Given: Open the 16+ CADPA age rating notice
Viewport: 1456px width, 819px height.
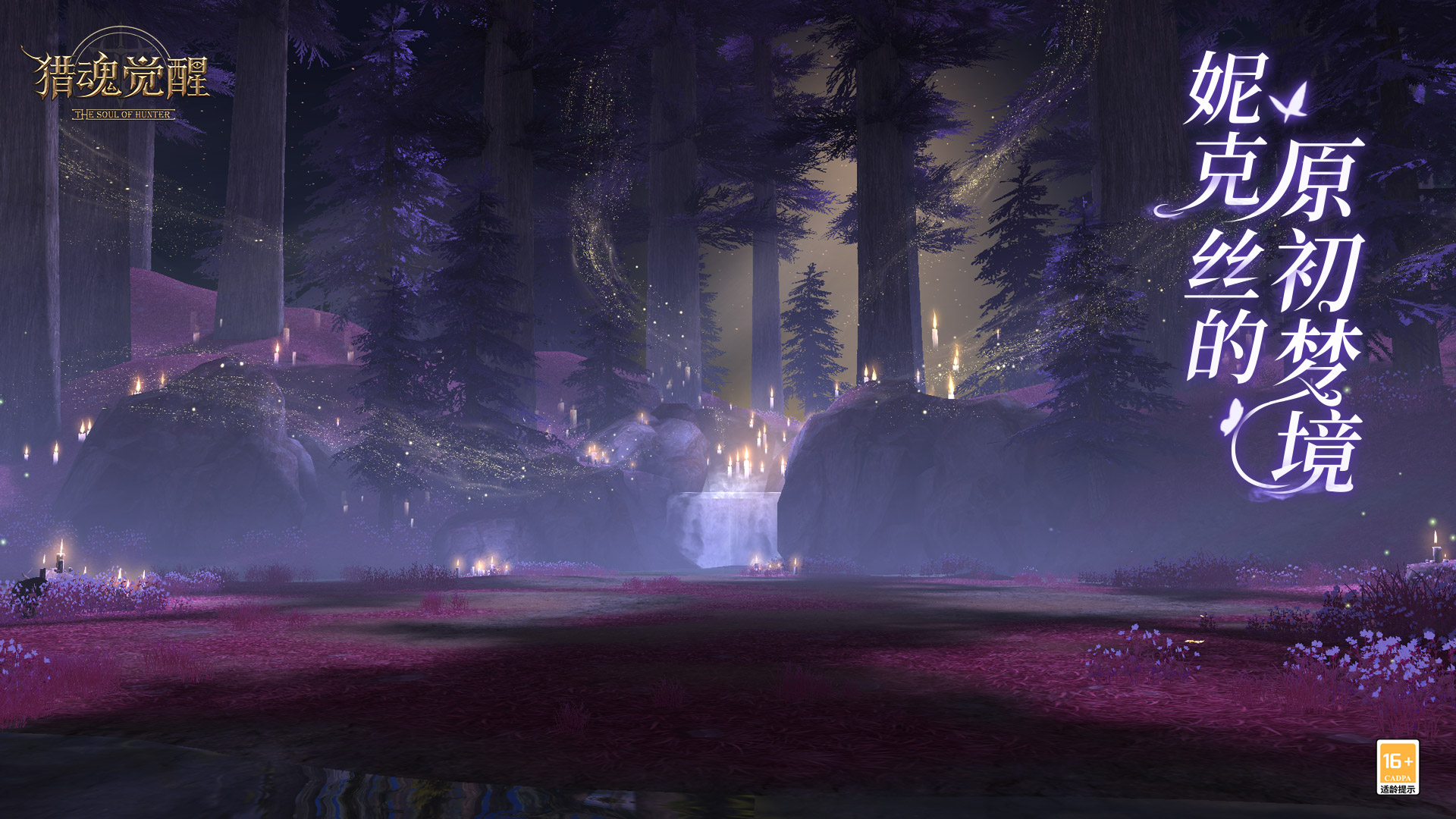Looking at the screenshot, I should click(x=1397, y=767).
